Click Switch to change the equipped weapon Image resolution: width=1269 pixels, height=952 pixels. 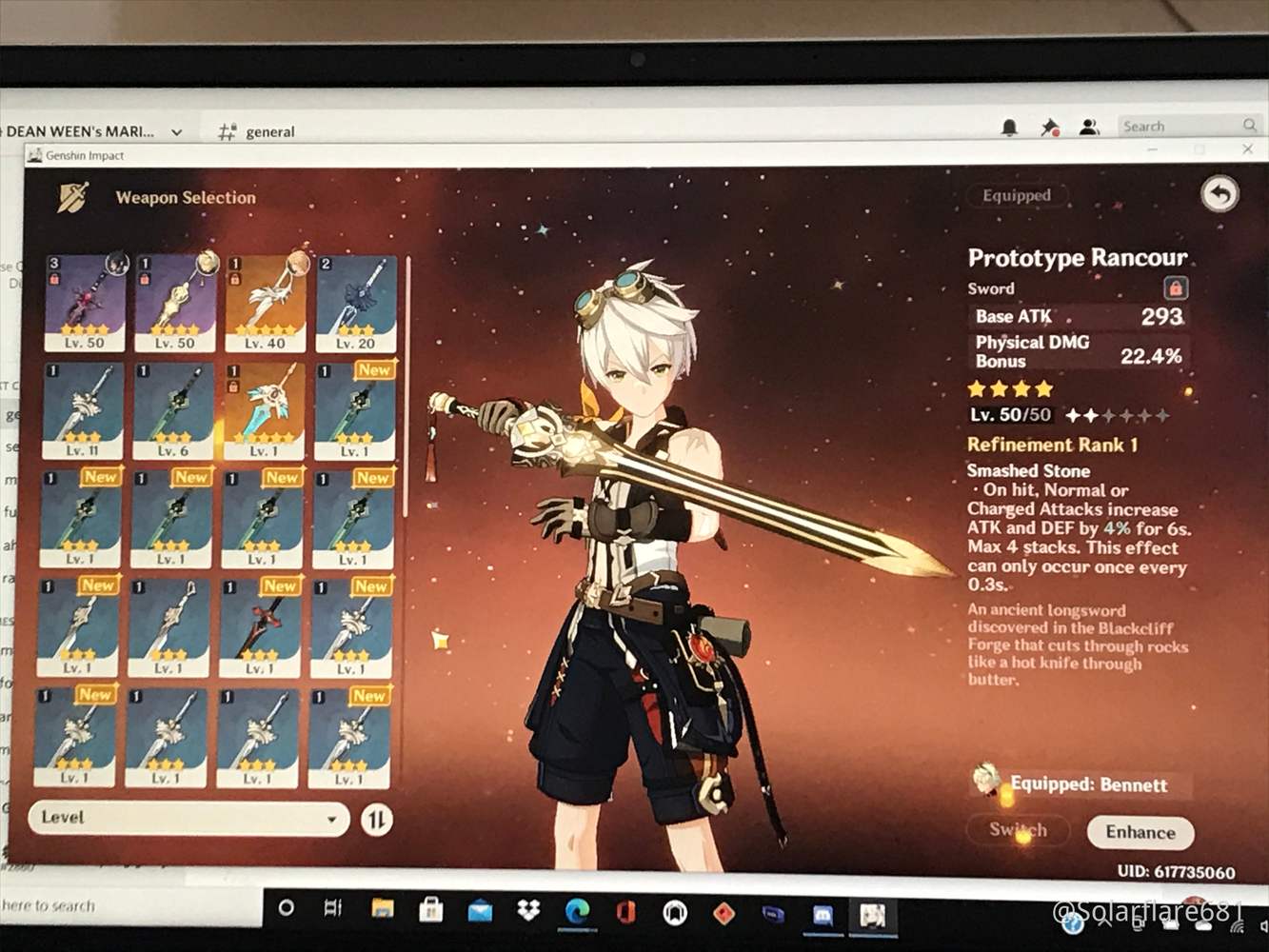click(1017, 829)
